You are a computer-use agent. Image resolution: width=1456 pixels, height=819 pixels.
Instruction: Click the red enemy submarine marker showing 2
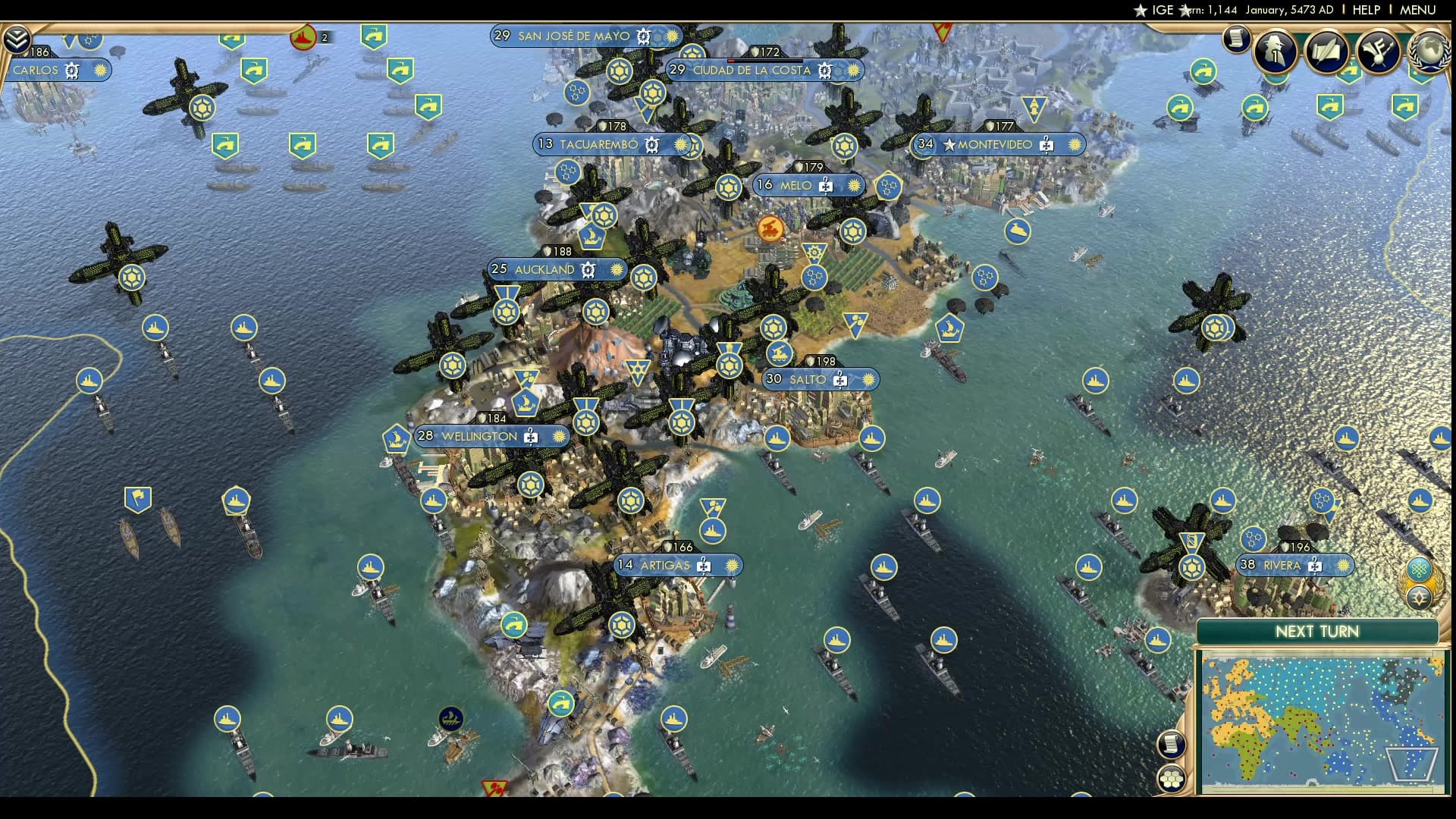pos(303,35)
